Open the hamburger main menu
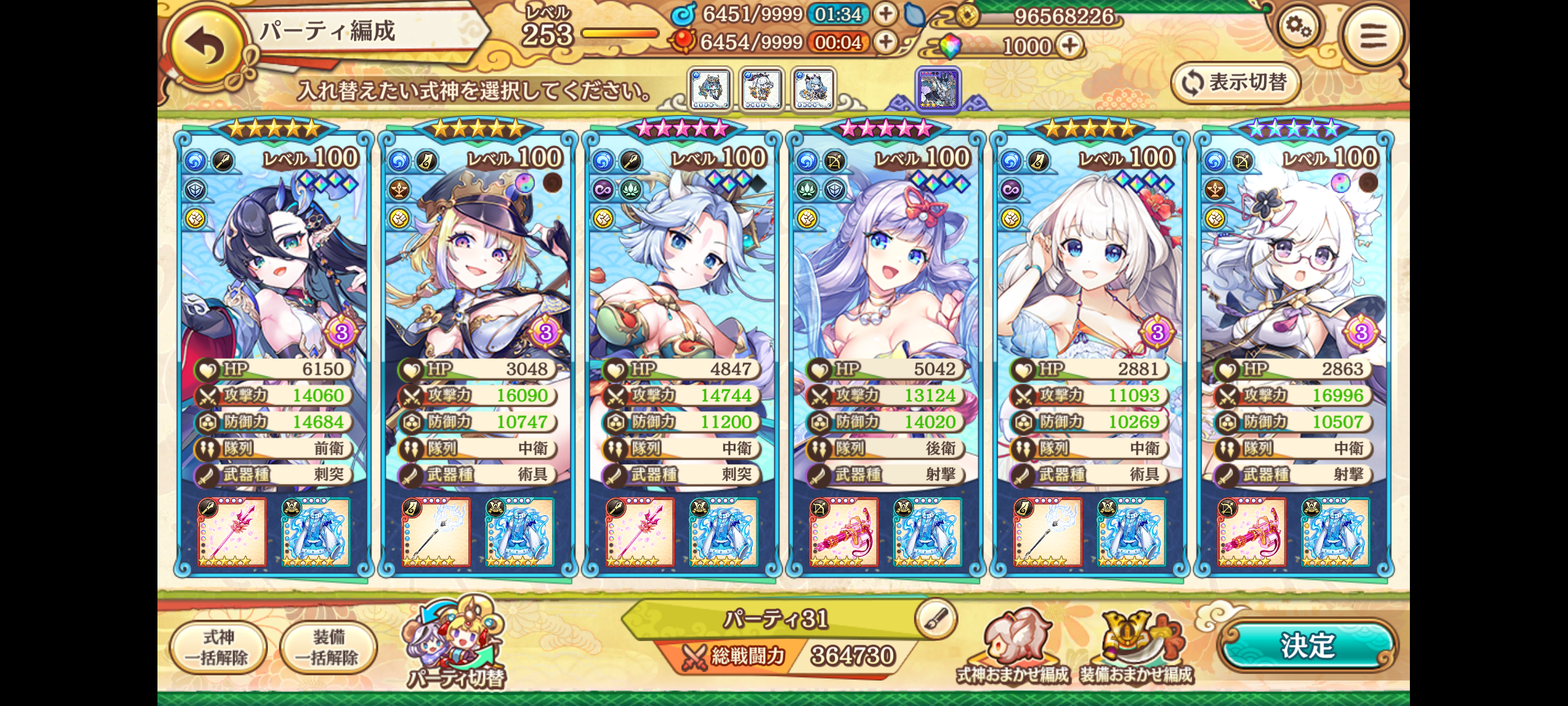The image size is (1568, 706). pos(1372,36)
